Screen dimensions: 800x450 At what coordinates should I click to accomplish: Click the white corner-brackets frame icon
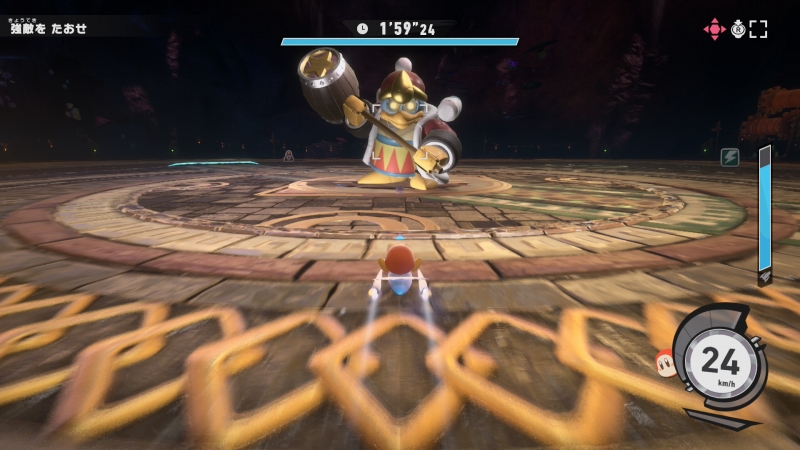(759, 29)
